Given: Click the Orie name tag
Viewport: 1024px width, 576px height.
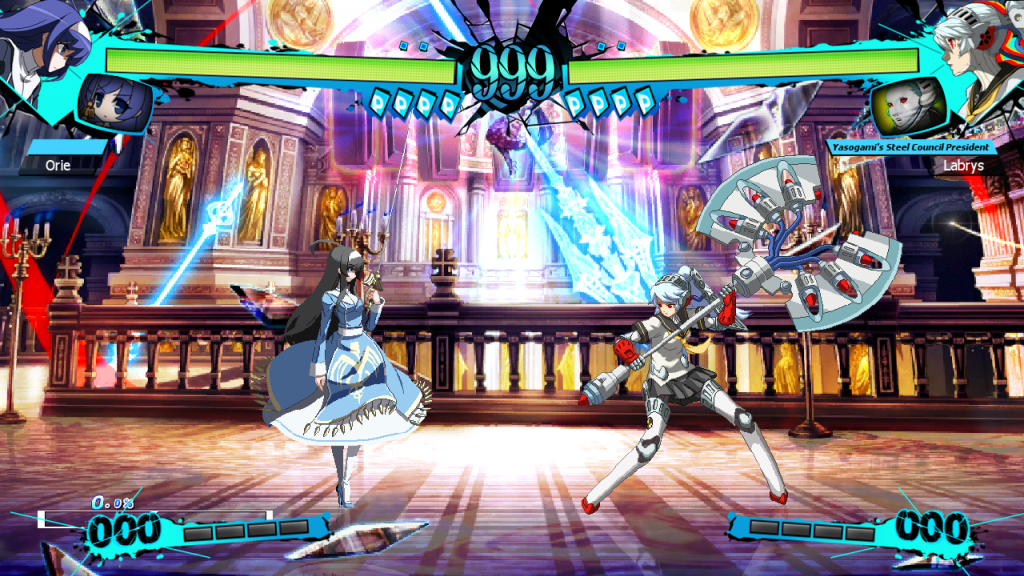Looking at the screenshot, I should [x=58, y=166].
